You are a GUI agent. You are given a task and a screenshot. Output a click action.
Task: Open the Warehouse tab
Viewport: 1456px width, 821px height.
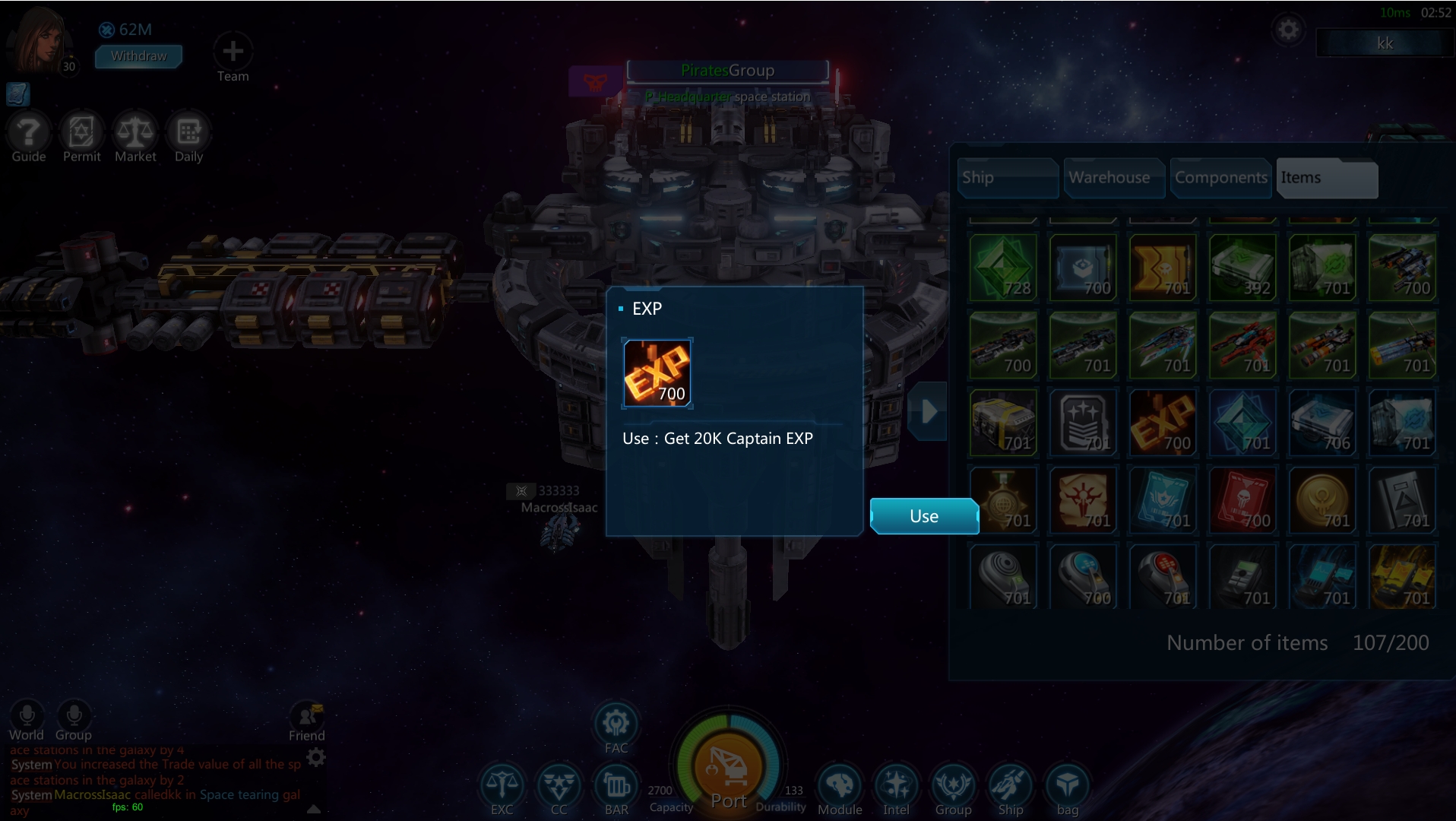pyautogui.click(x=1113, y=178)
